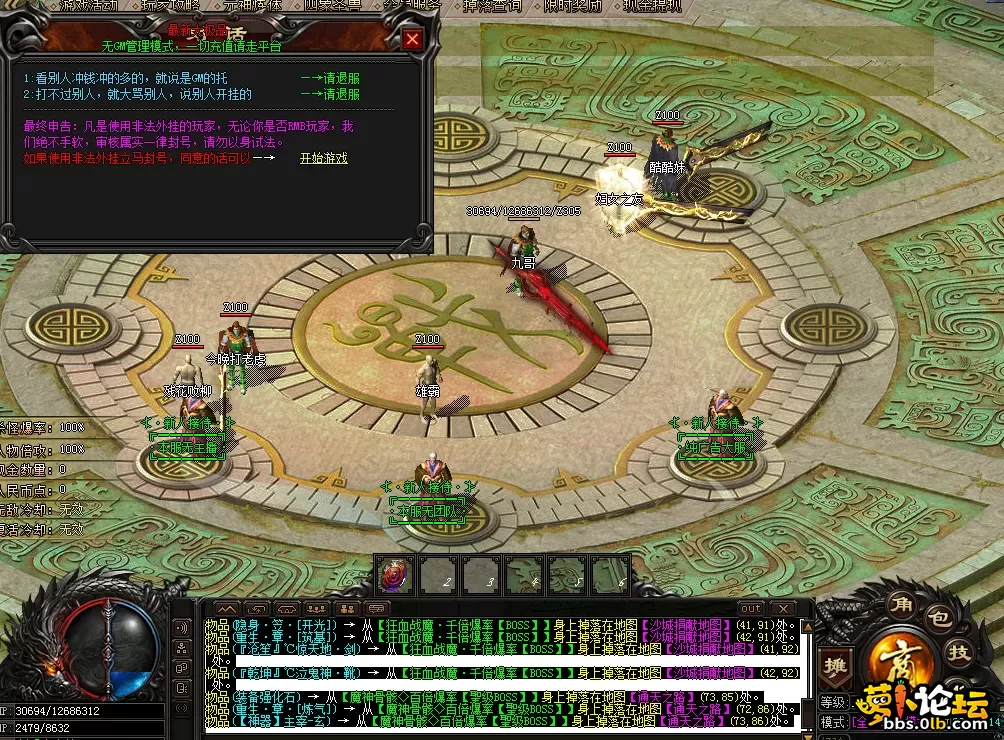Close the notice dialog with the red X
Image resolution: width=1004 pixels, height=740 pixels.
pyautogui.click(x=412, y=40)
